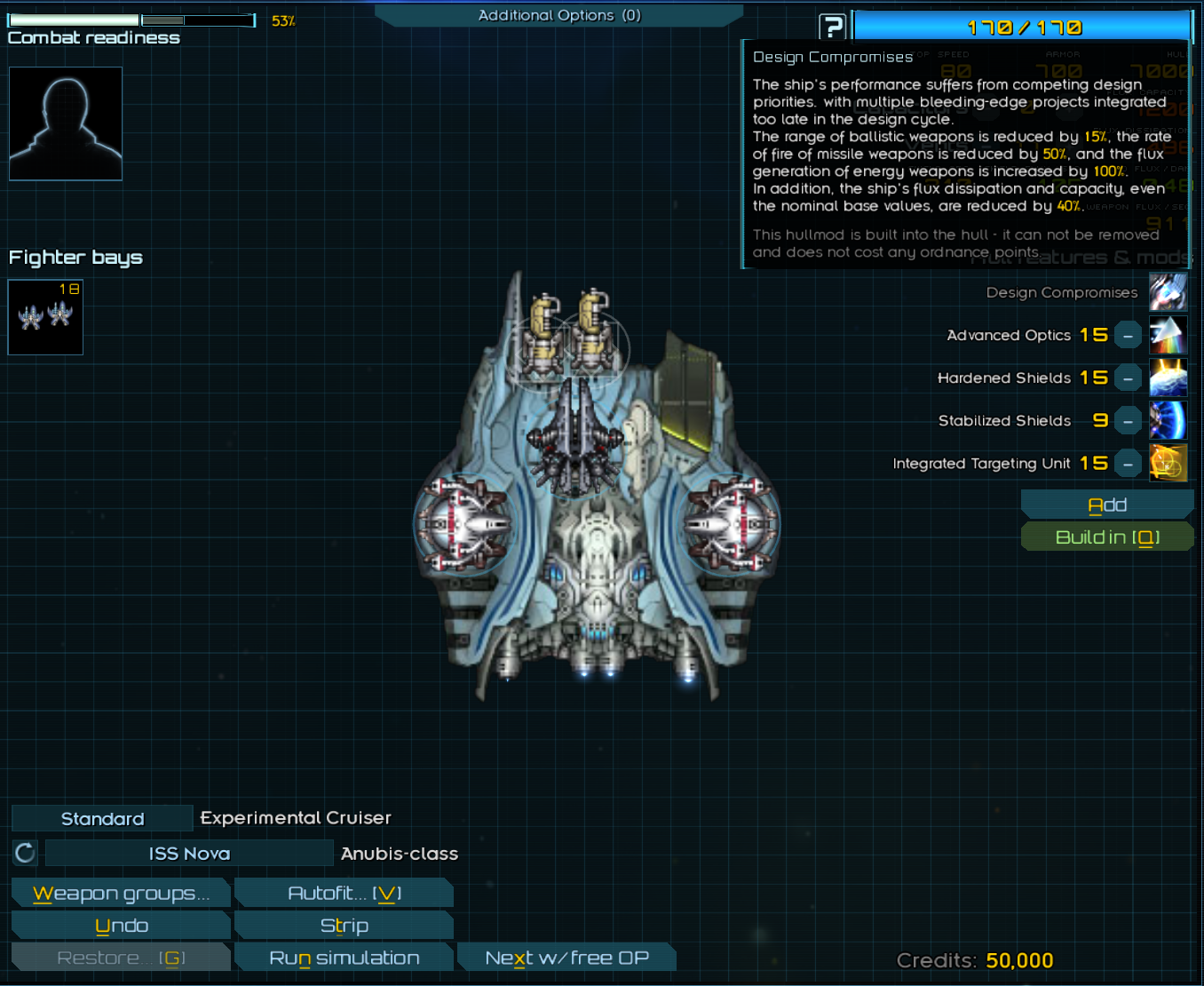Open Weapon groups
The image size is (1204, 986).
click(x=121, y=894)
